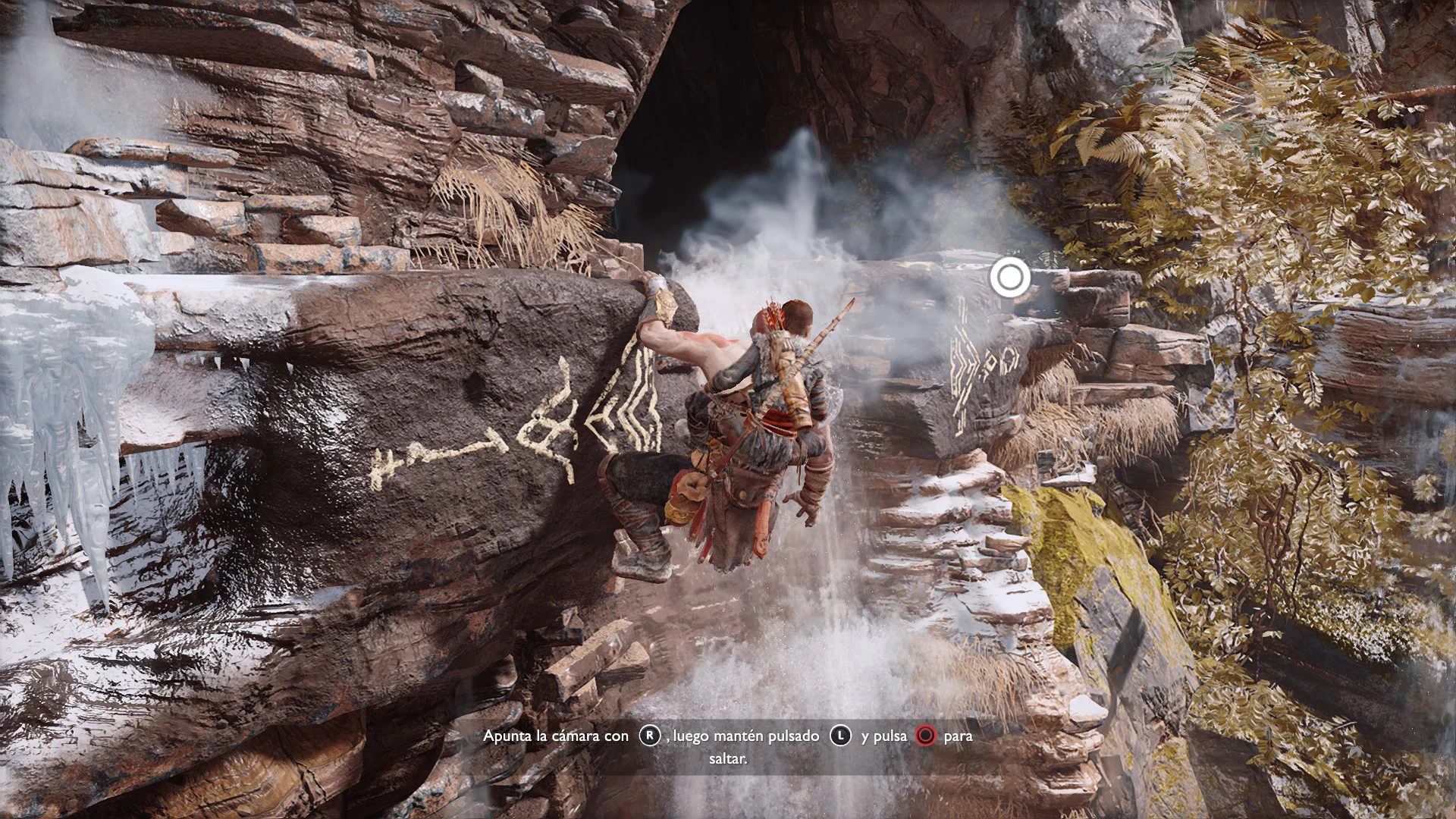1456x819 pixels.
Task: Select the white circular jump target marker
Action: 1009,278
